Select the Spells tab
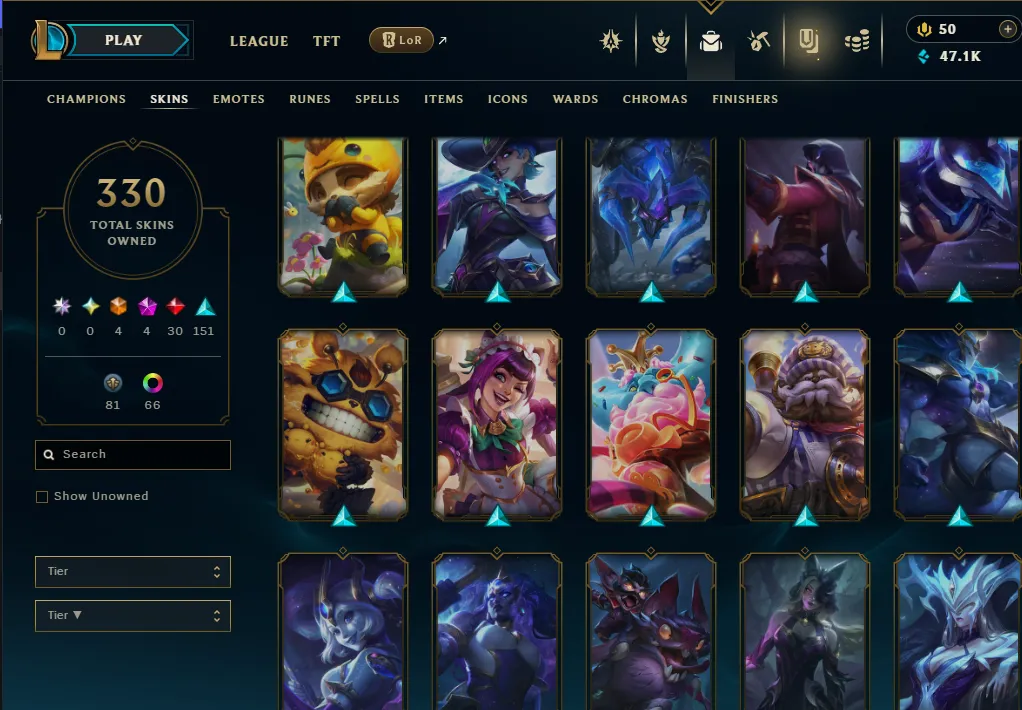This screenshot has height=710, width=1022. pyautogui.click(x=377, y=99)
